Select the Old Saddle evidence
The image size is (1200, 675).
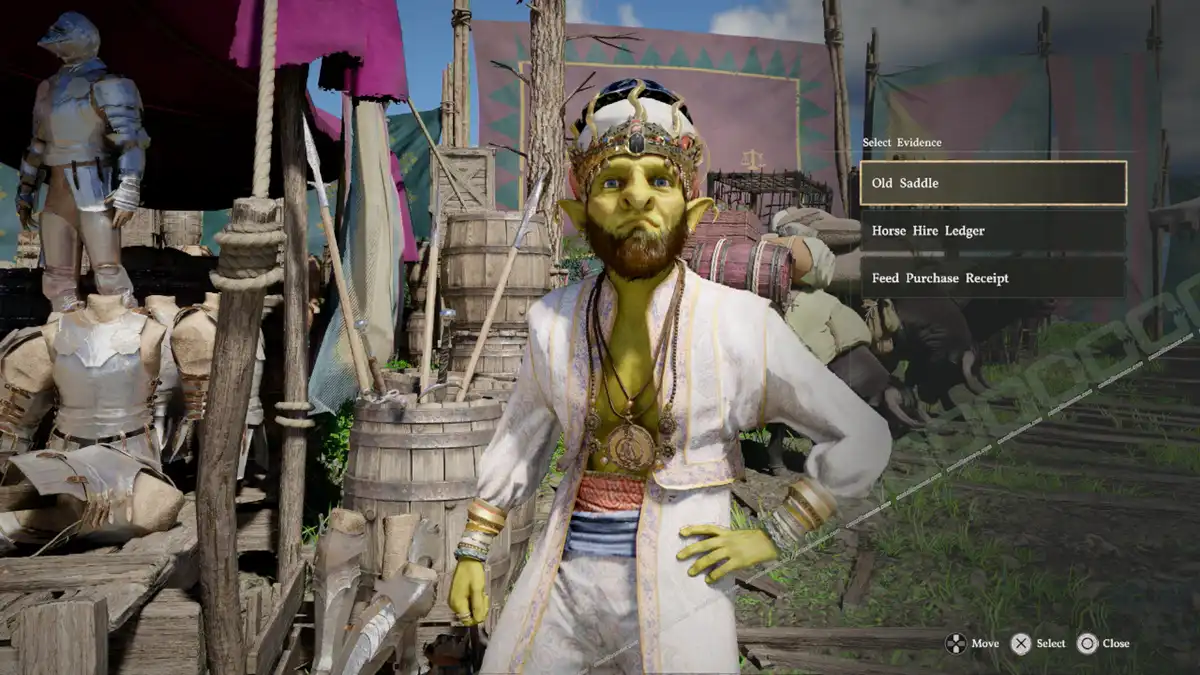992,183
